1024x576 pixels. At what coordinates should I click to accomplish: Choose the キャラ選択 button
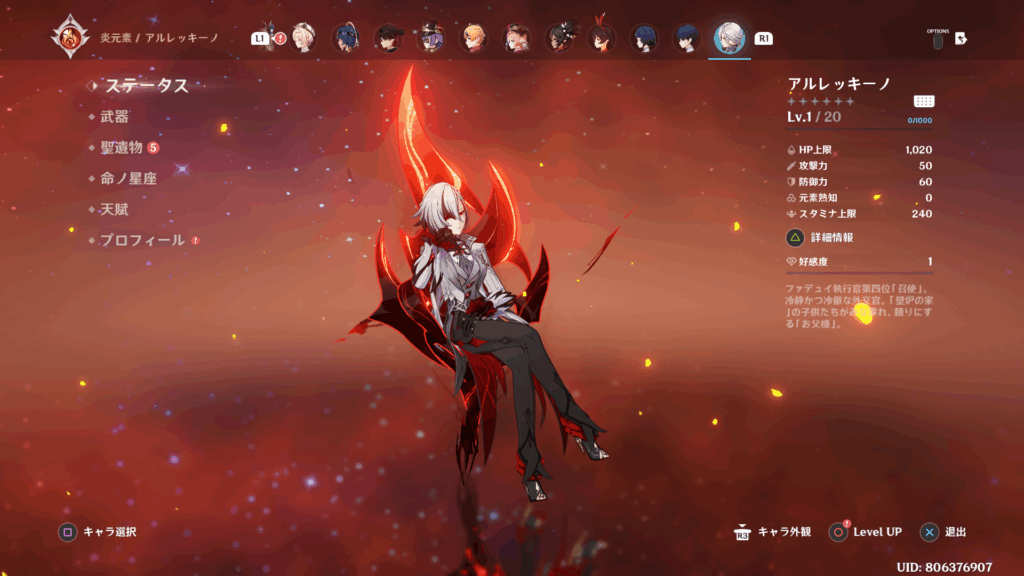98,532
